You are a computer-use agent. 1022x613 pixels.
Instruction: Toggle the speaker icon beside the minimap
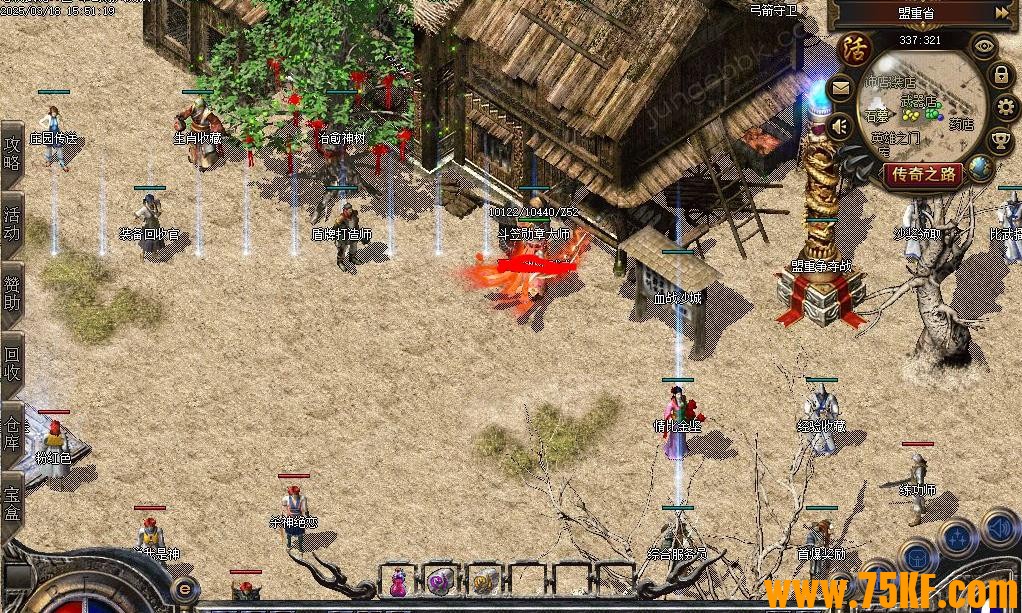840,126
